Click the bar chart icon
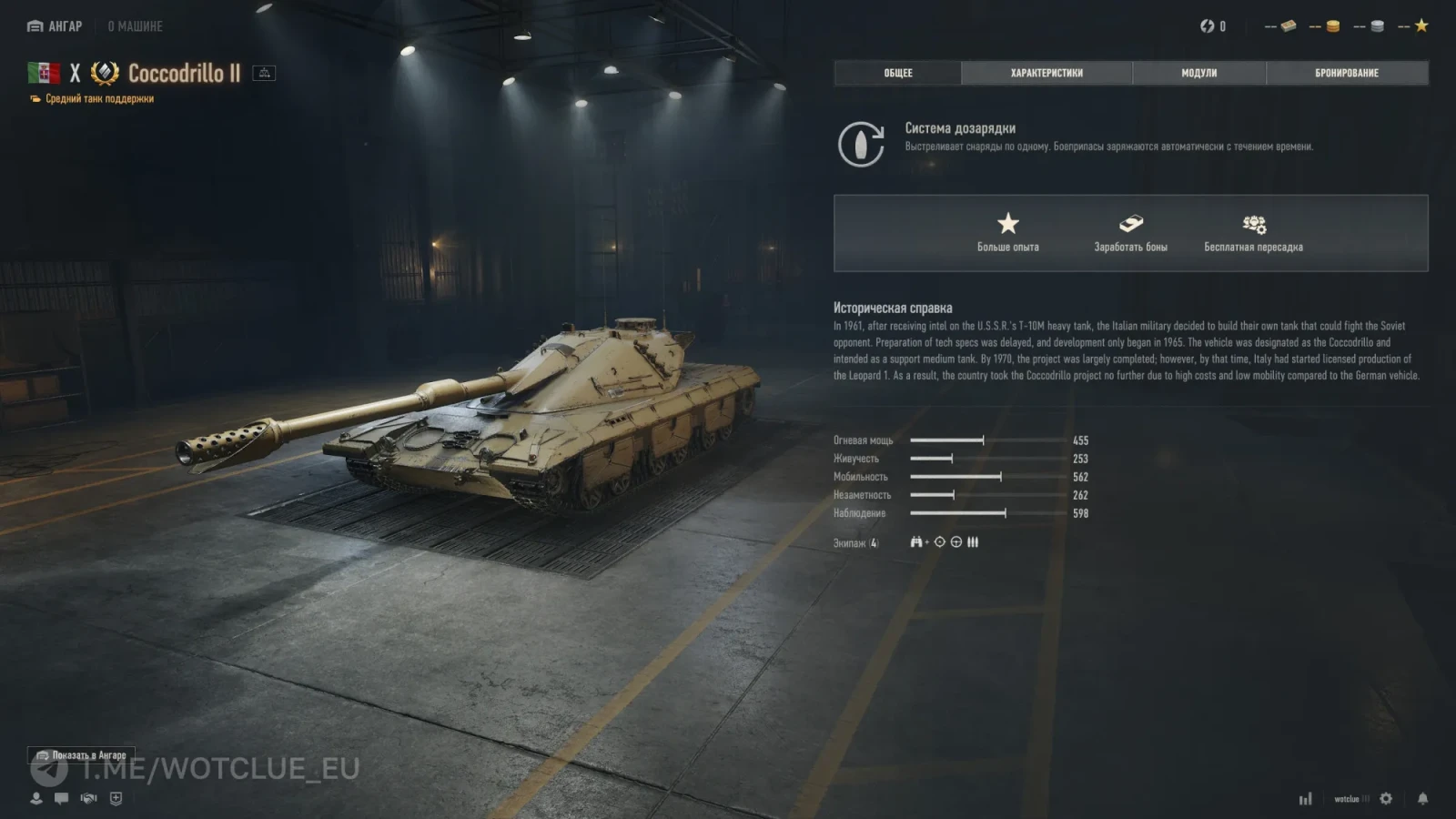This screenshot has height=819, width=1456. point(1305,799)
